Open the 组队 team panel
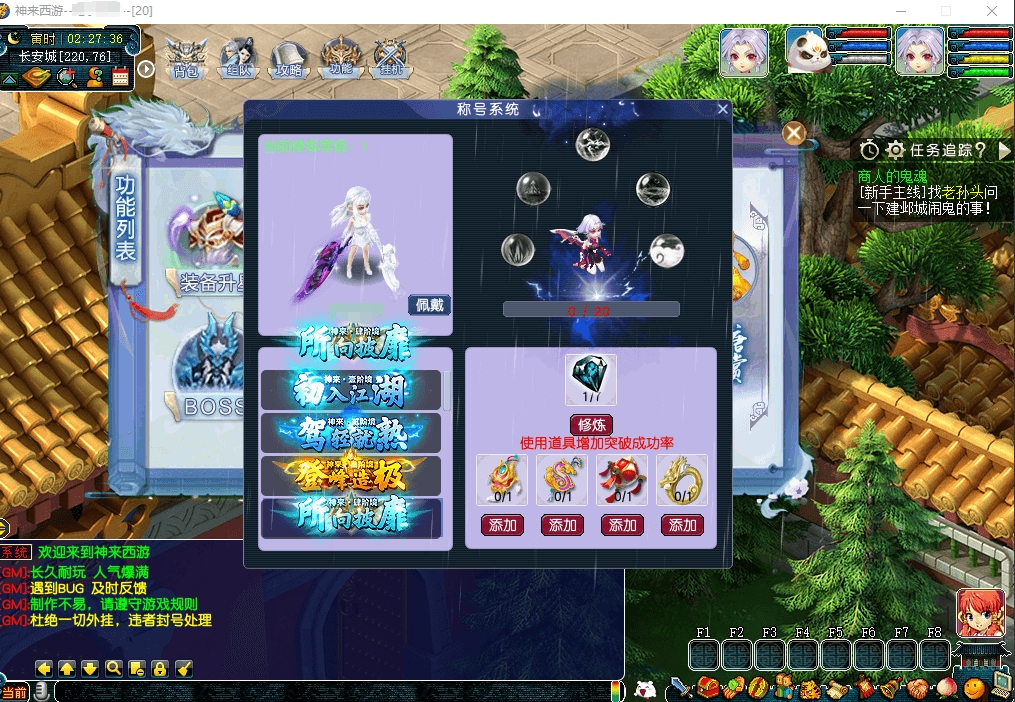This screenshot has width=1015, height=702. [x=238, y=58]
